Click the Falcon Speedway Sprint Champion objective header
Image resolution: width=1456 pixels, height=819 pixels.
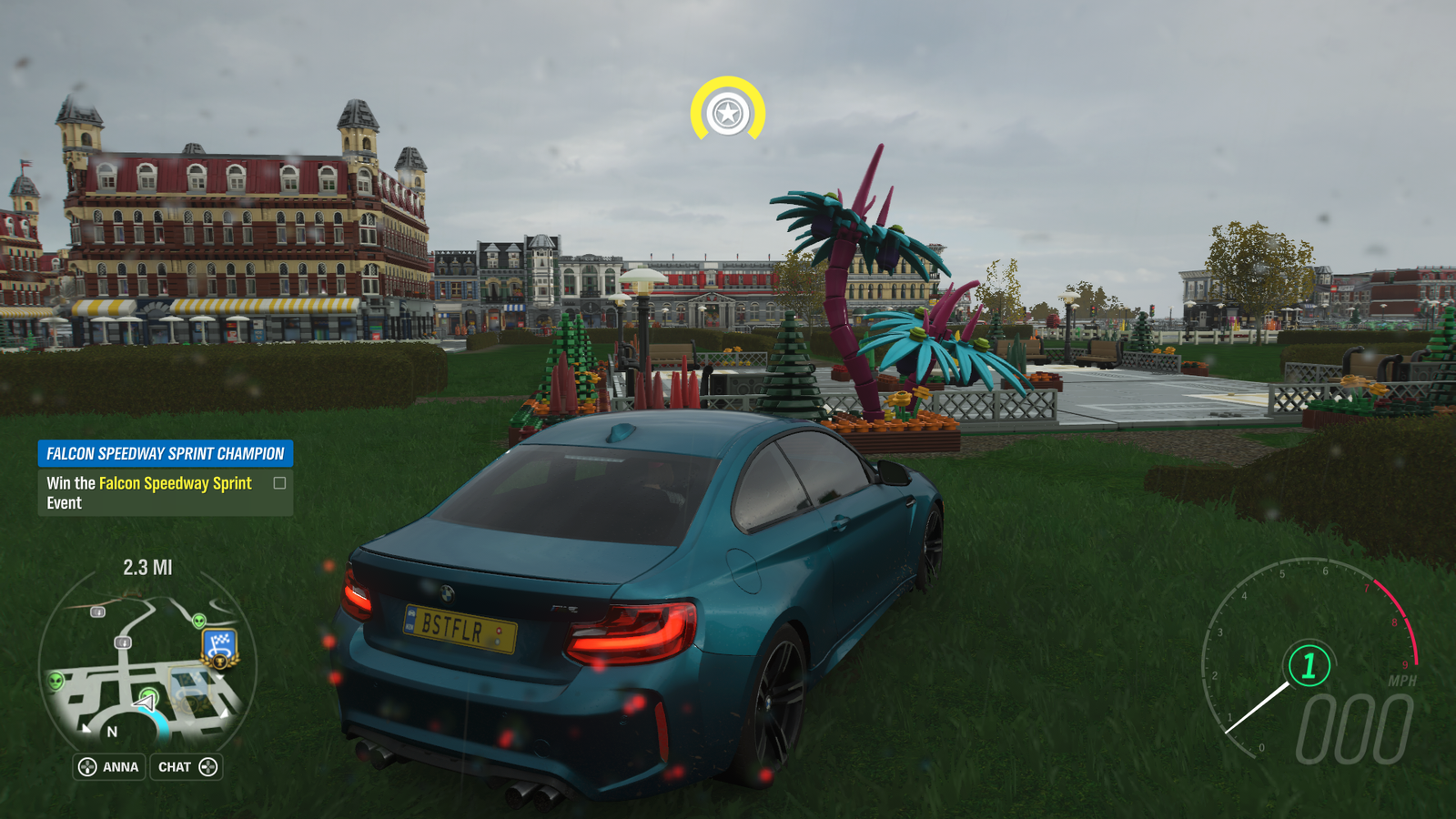(165, 453)
